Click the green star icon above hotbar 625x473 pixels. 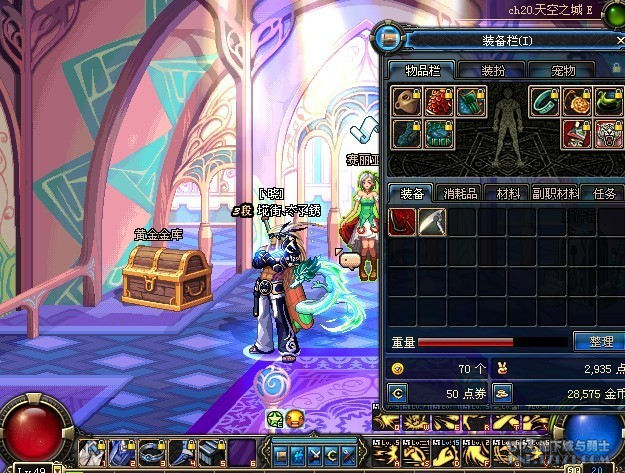tap(275, 417)
